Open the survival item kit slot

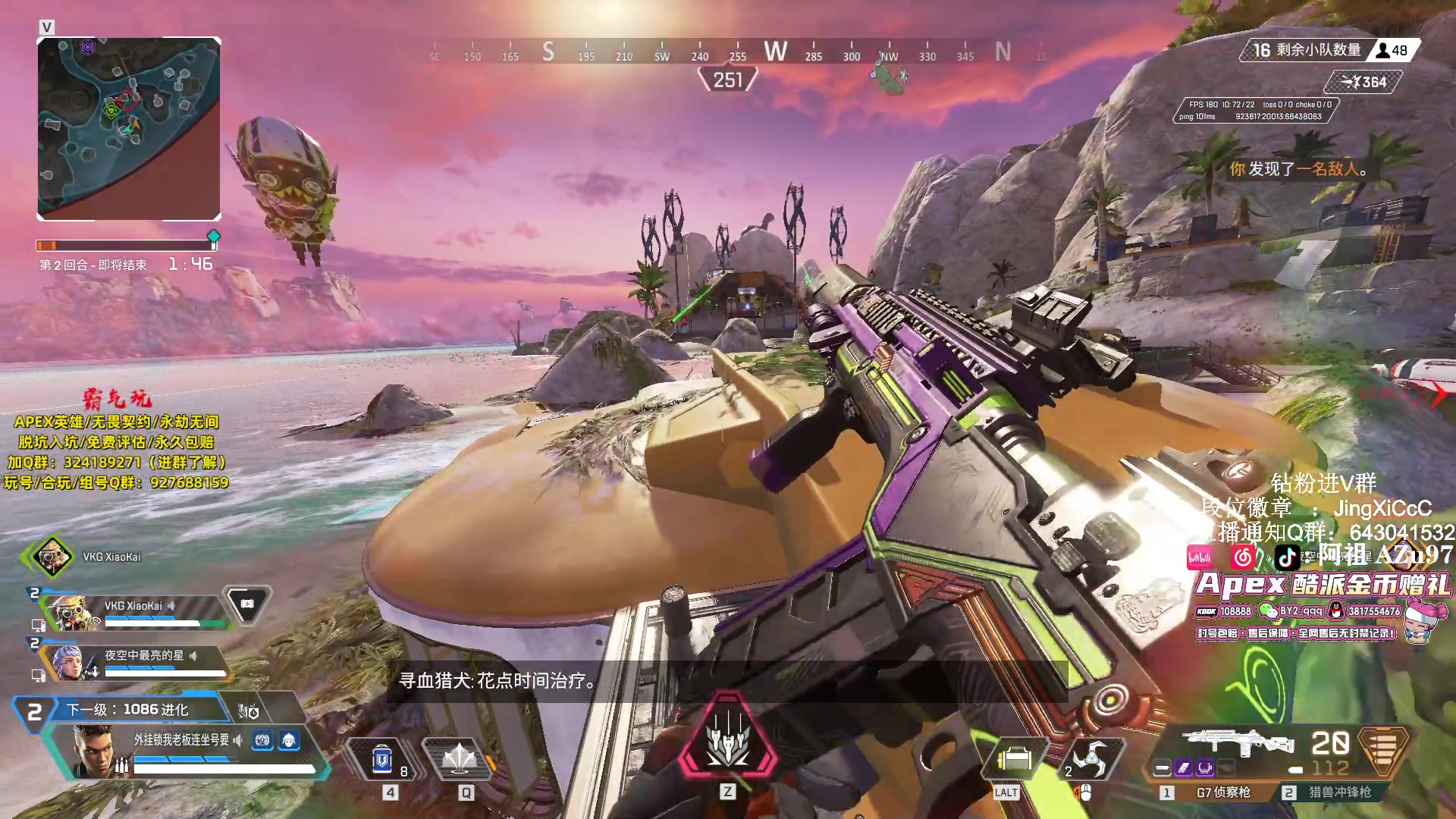pyautogui.click(x=1014, y=758)
